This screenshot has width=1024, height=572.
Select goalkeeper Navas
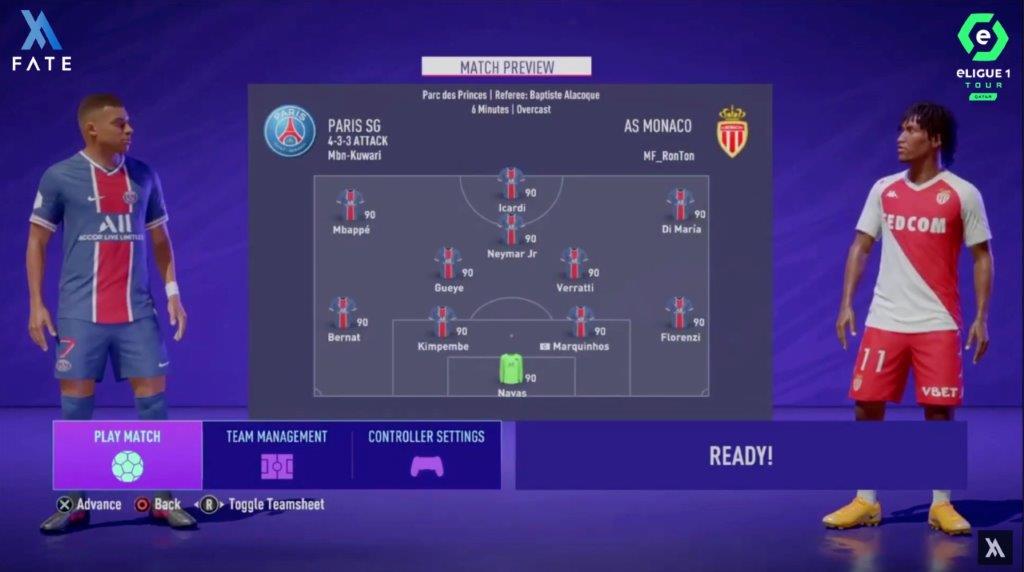coord(511,370)
